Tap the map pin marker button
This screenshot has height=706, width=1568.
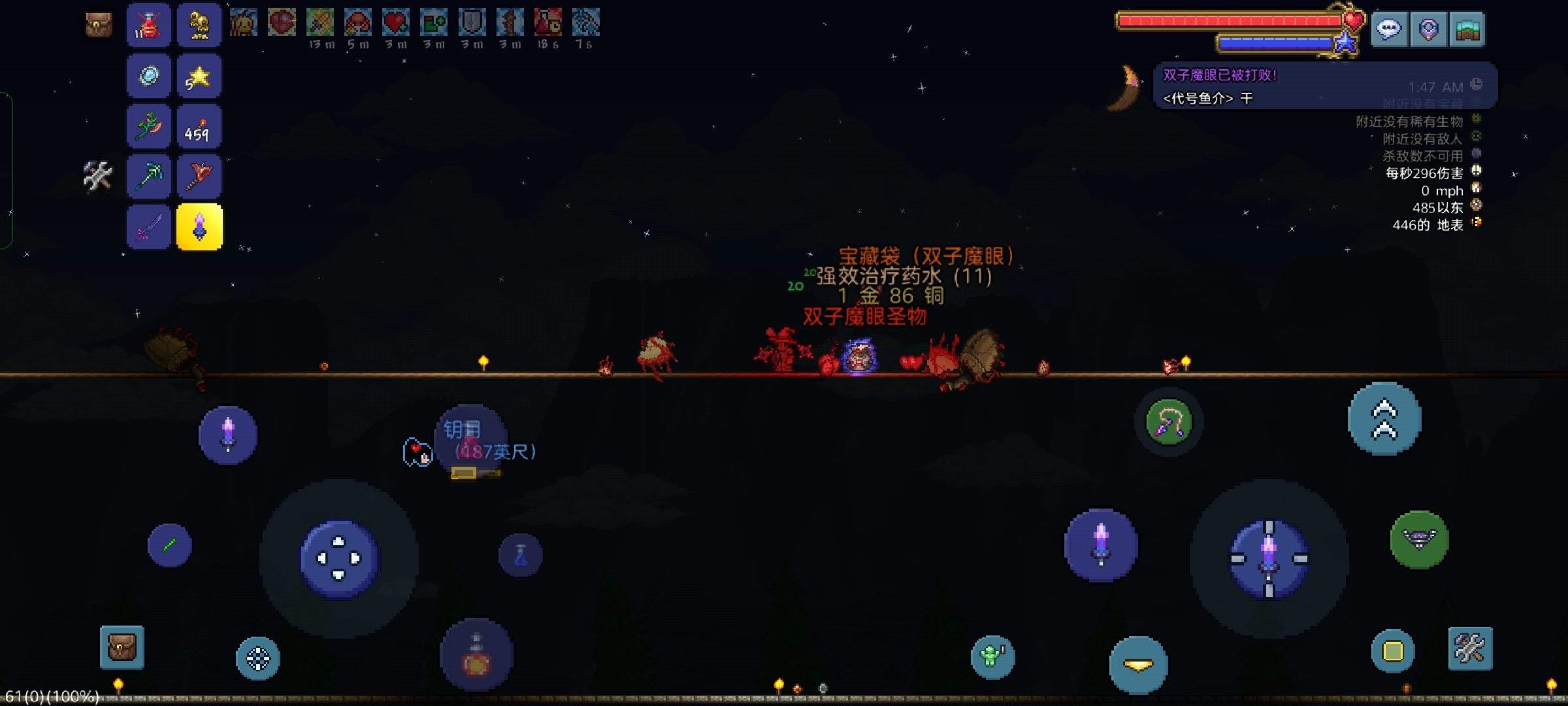click(1428, 29)
